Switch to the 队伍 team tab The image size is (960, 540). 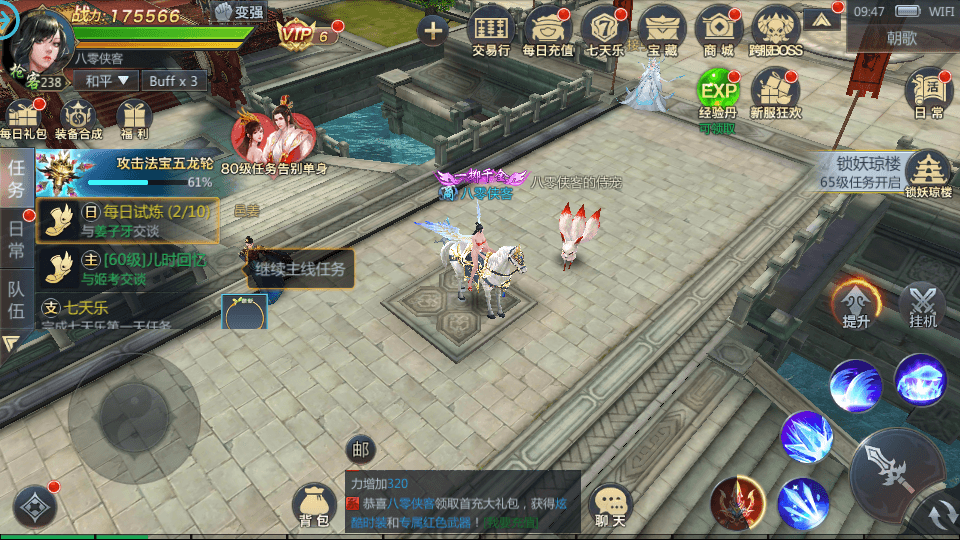[x=16, y=301]
